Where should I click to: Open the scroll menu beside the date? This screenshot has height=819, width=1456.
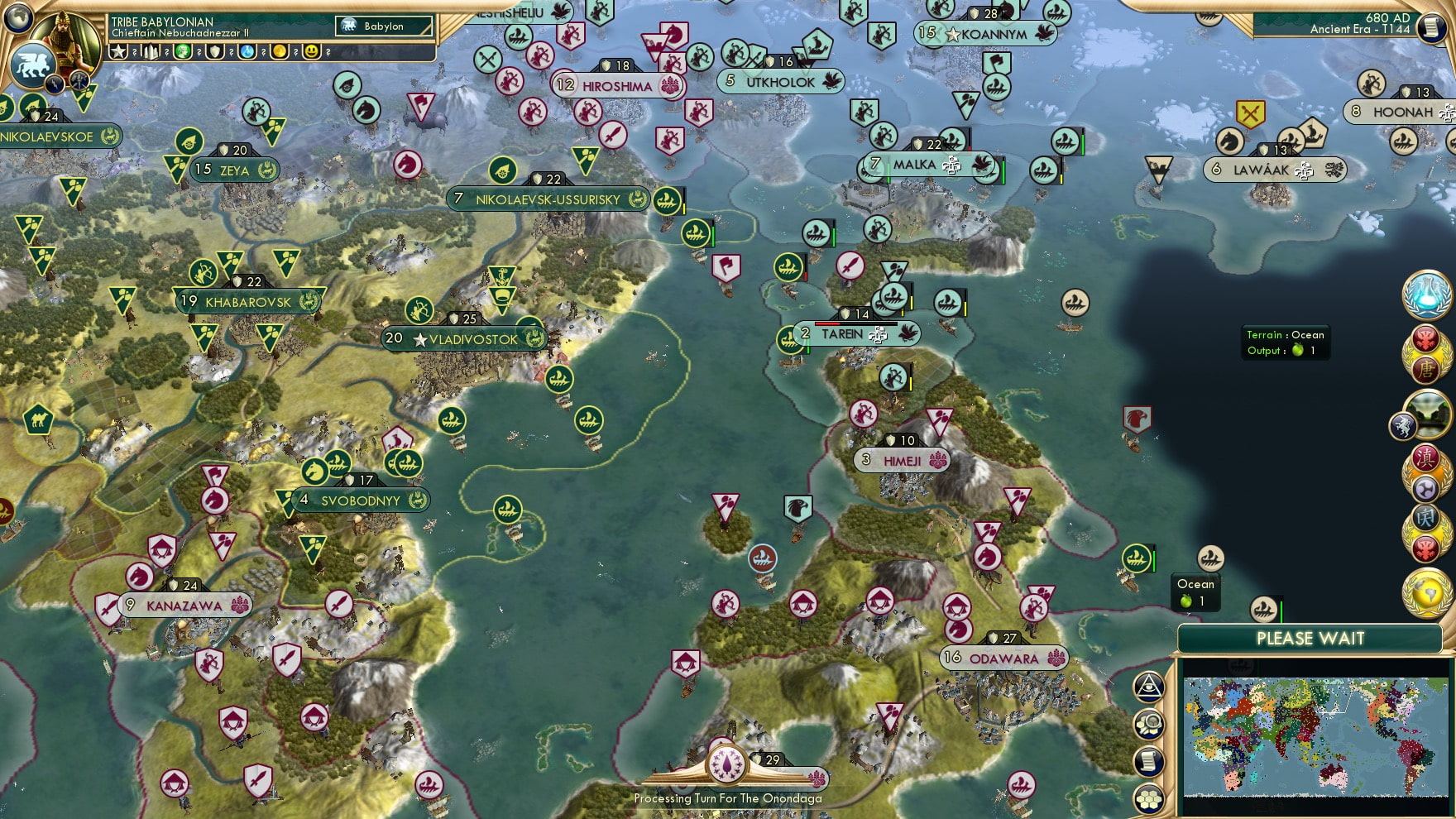tap(1432, 27)
